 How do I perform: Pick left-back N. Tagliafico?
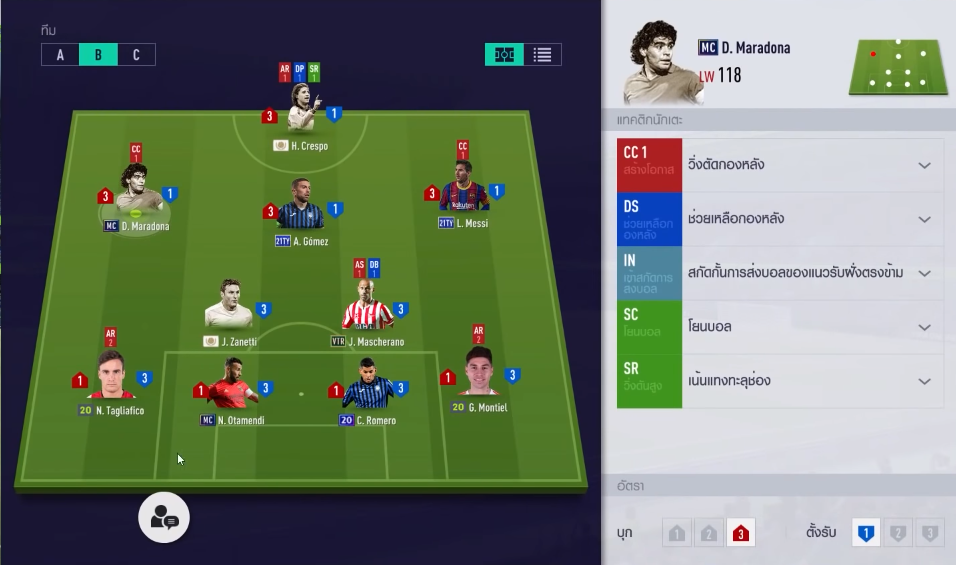coord(111,377)
